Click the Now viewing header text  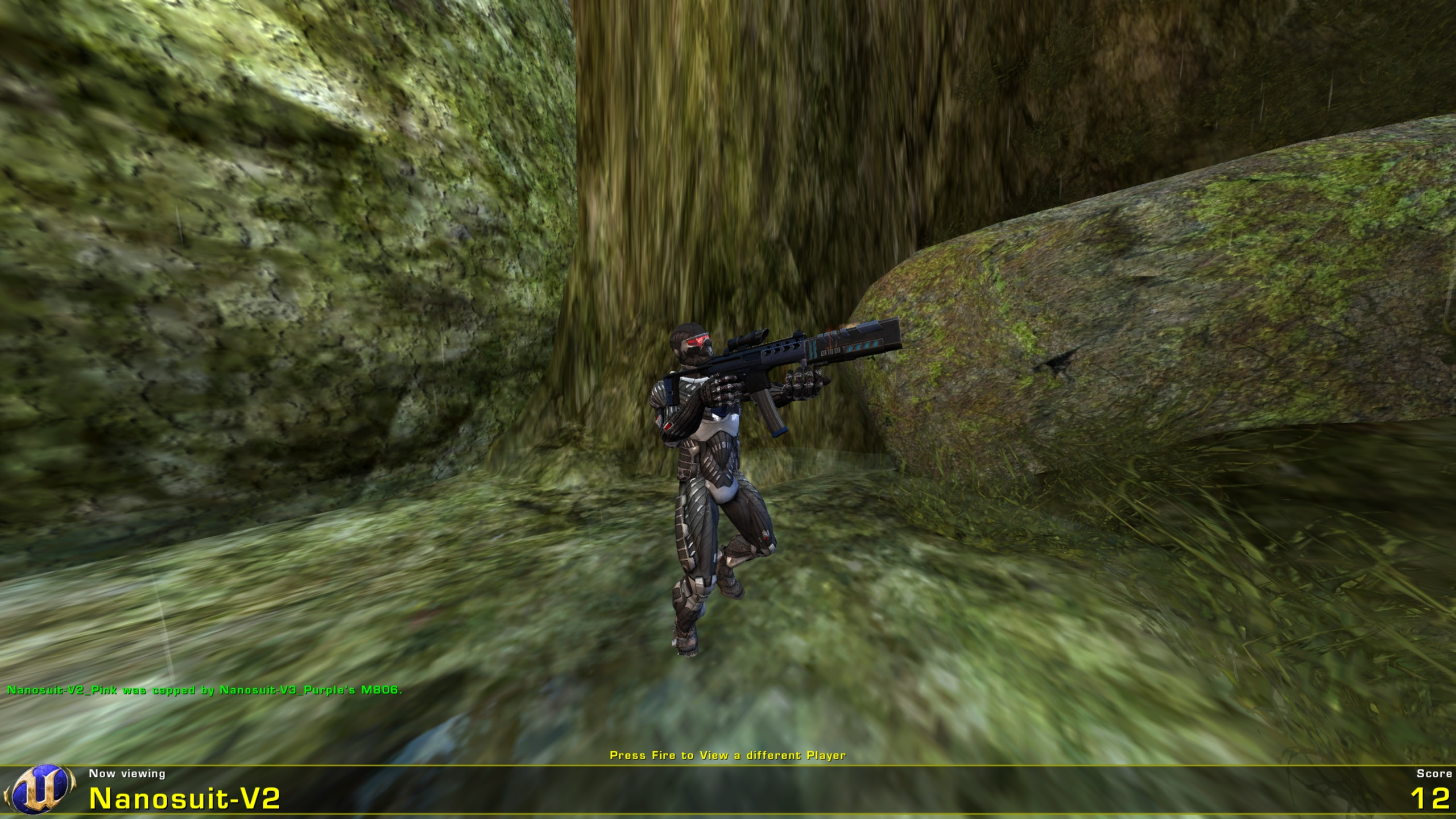[x=126, y=772]
